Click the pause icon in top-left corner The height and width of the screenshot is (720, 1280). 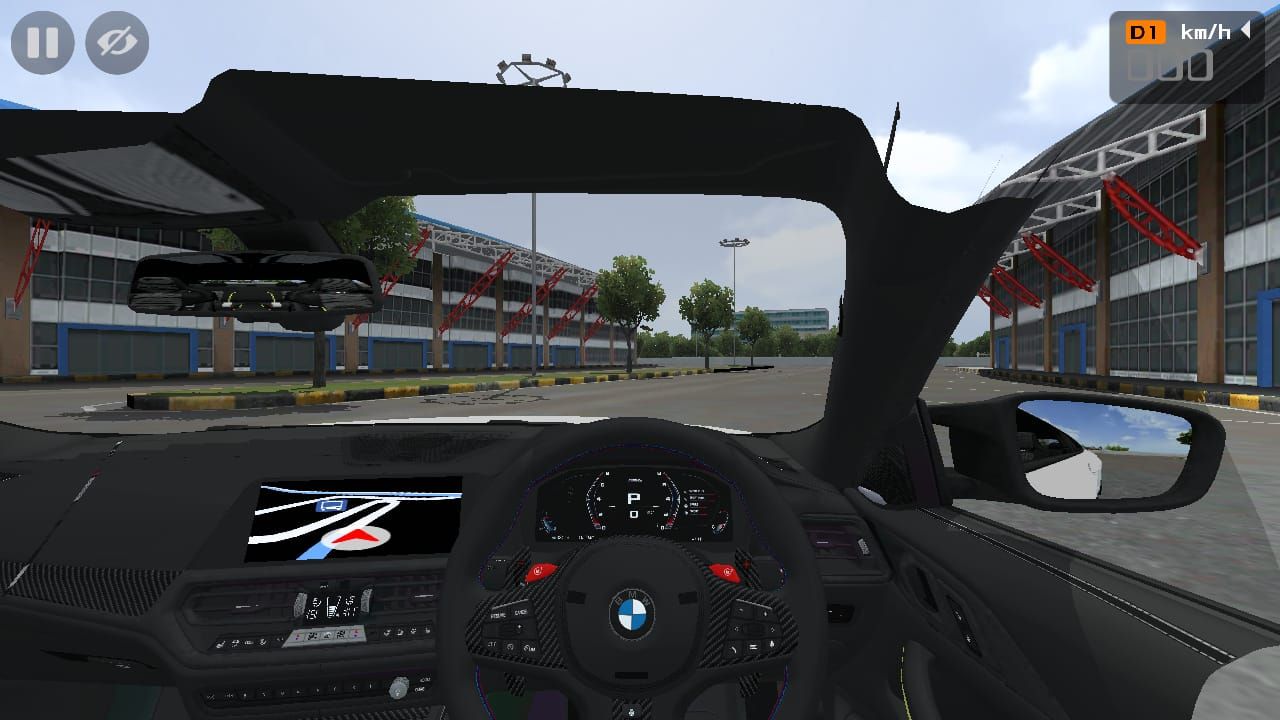(42, 42)
